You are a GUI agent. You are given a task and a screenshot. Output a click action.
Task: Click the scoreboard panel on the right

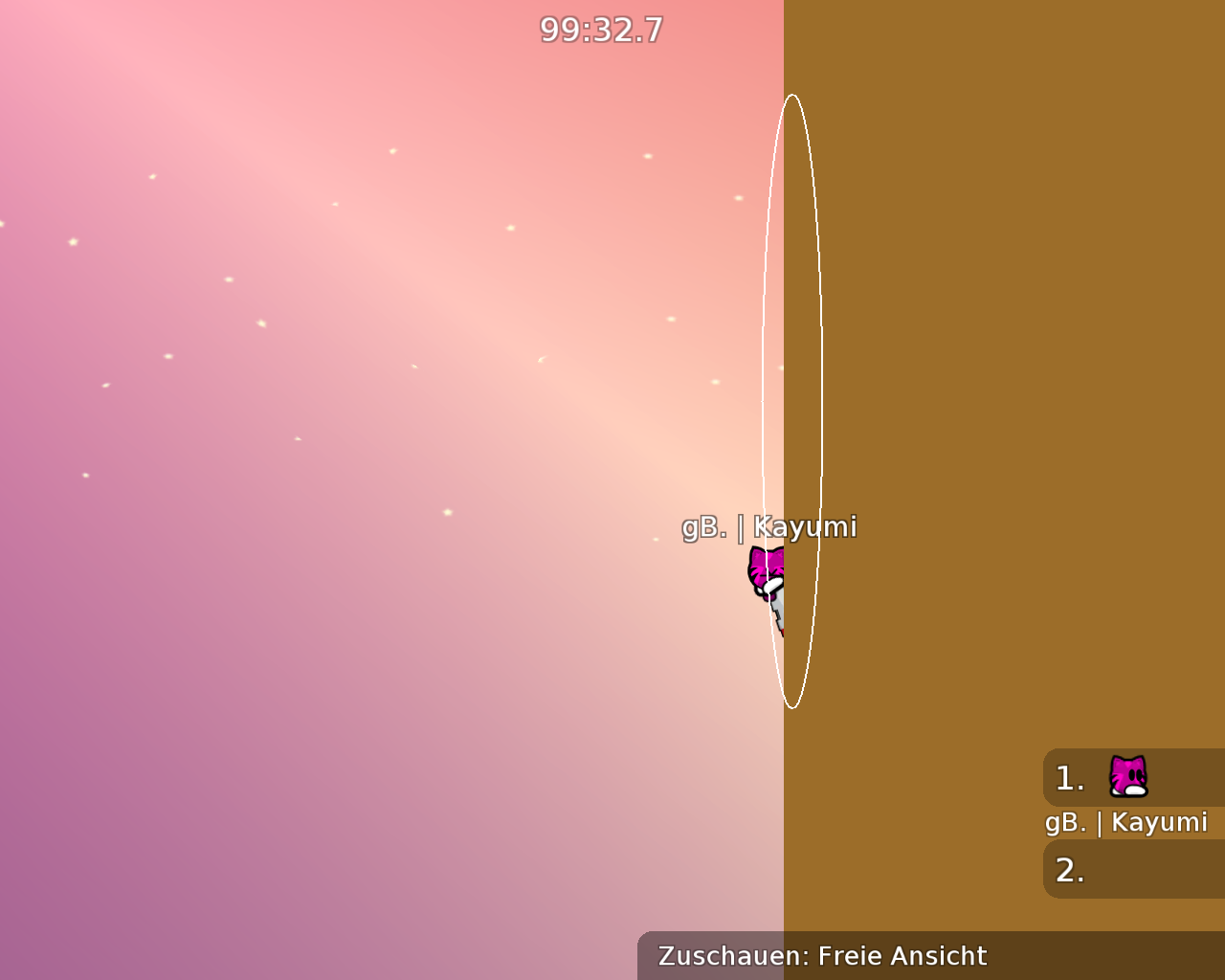(x=1129, y=823)
